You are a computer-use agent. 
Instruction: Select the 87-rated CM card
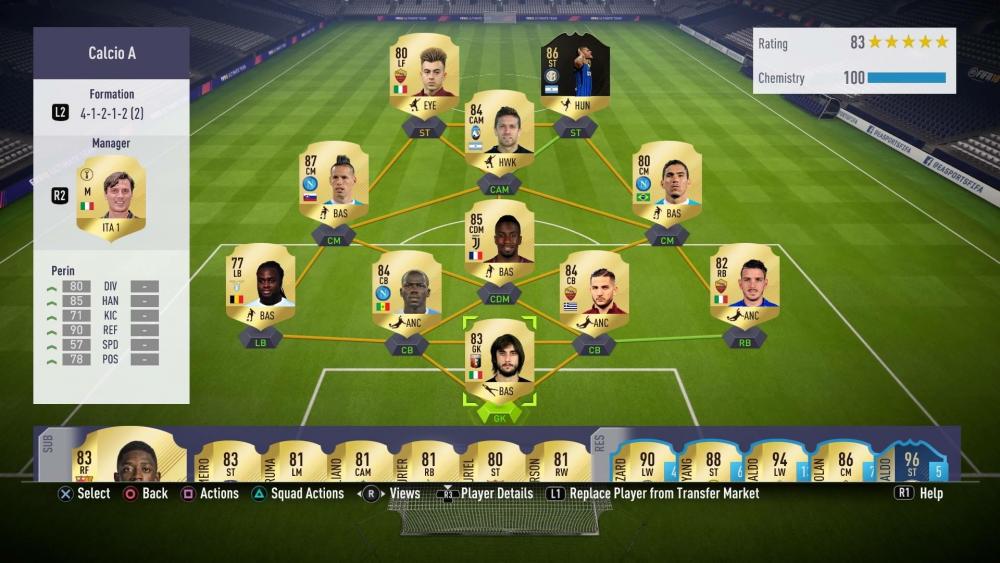pyautogui.click(x=334, y=182)
